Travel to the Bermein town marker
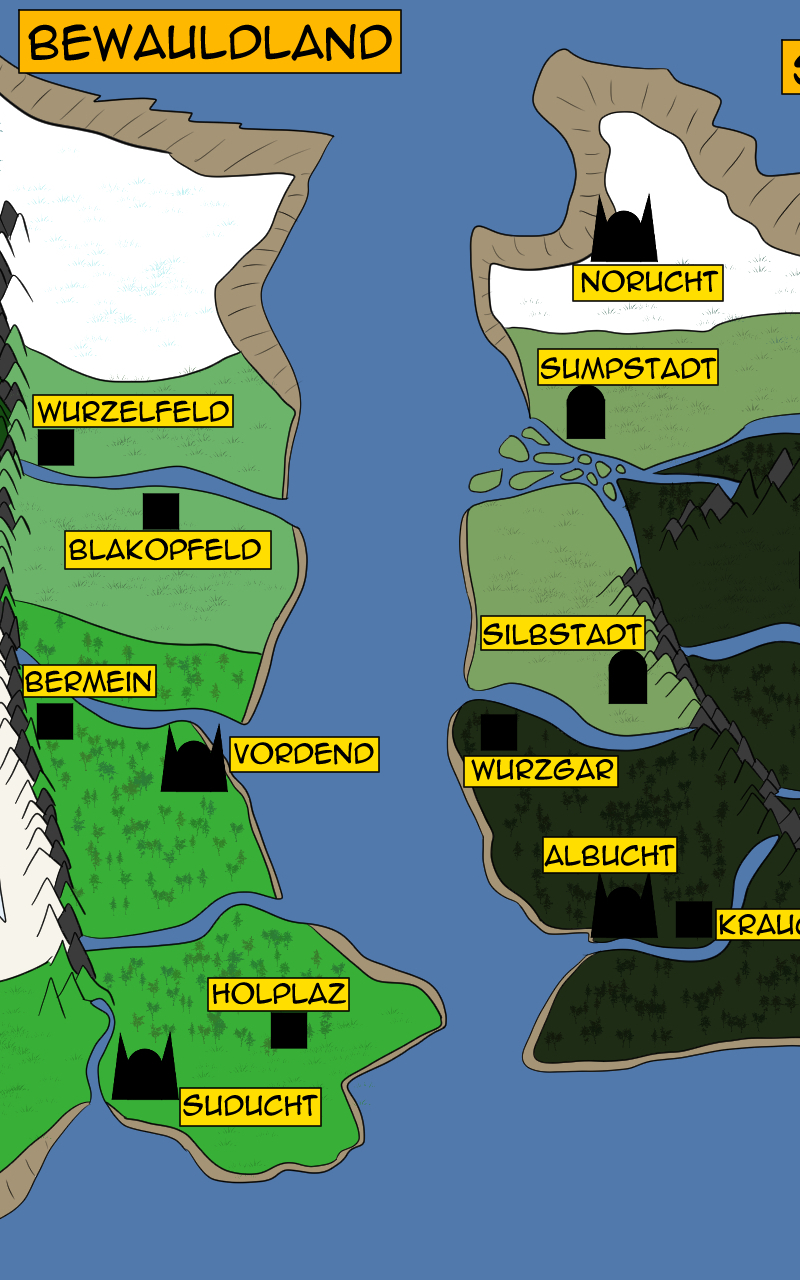The image size is (800, 1280). point(55,721)
